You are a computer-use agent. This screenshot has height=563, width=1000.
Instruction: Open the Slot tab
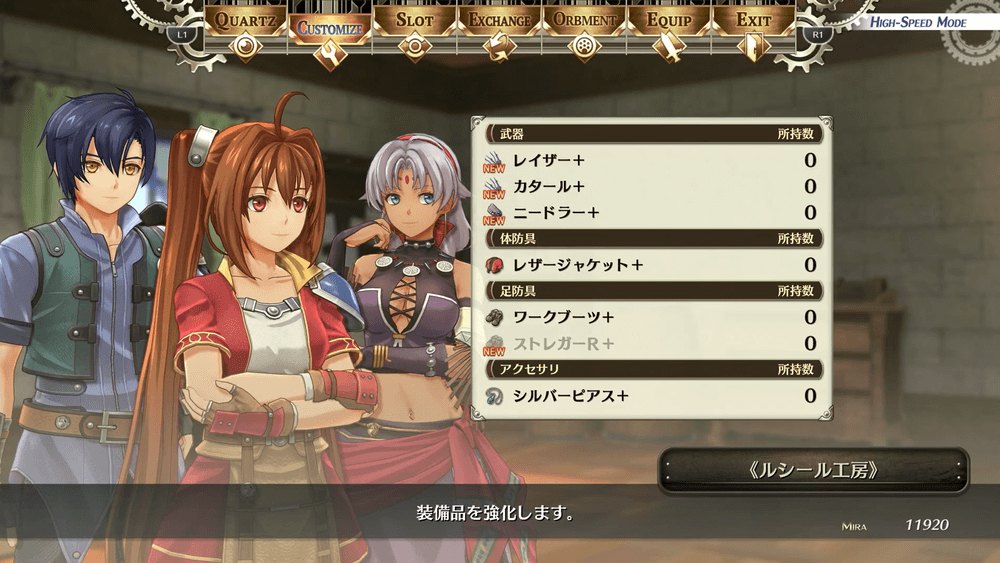pyautogui.click(x=414, y=22)
